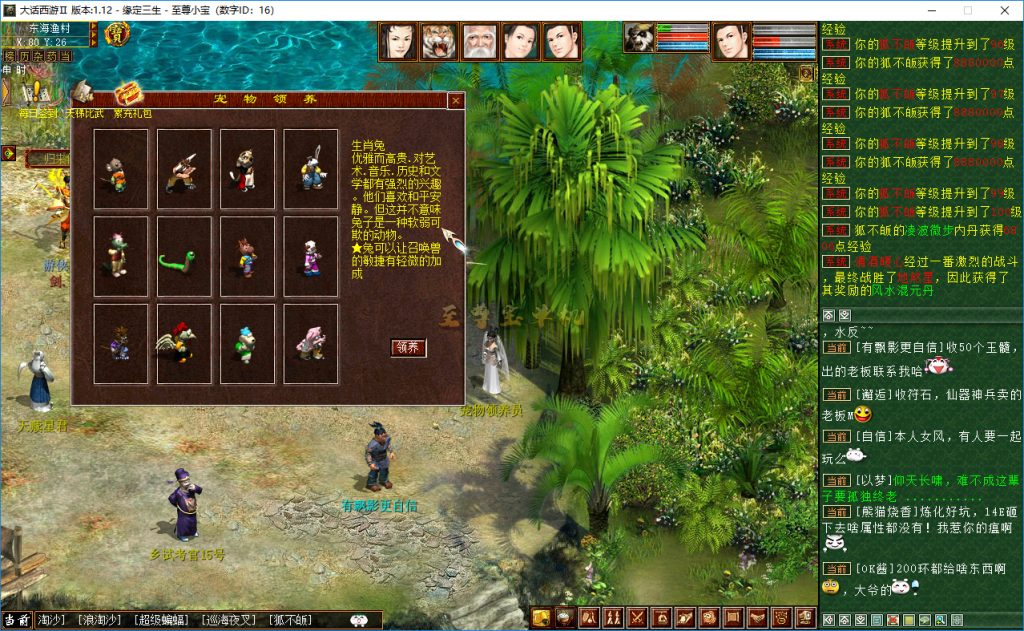
Task: Open the panda pet portrait
Action: [x=638, y=37]
